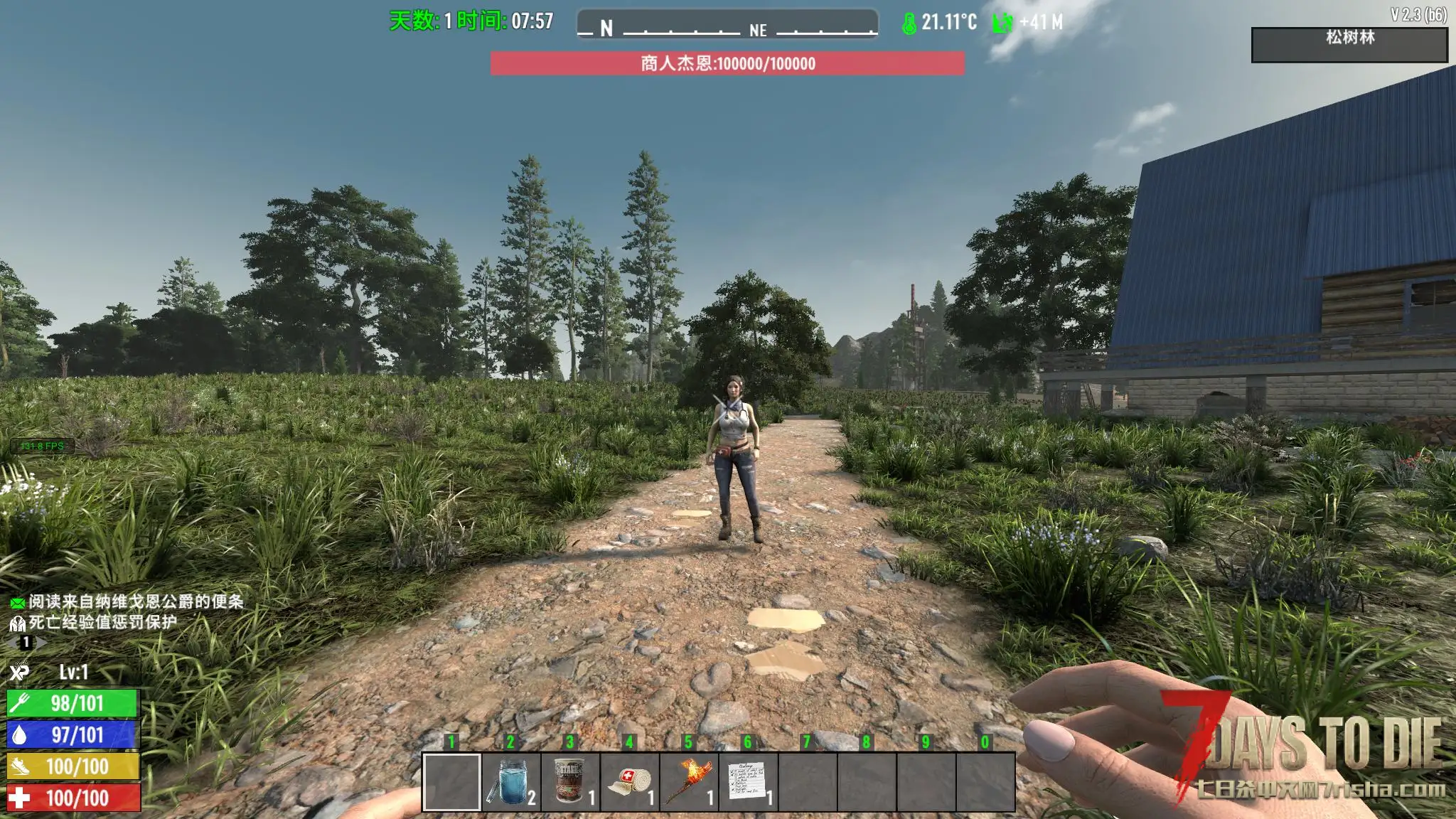Click the highlighted empty hotbar slot 1

coord(451,781)
